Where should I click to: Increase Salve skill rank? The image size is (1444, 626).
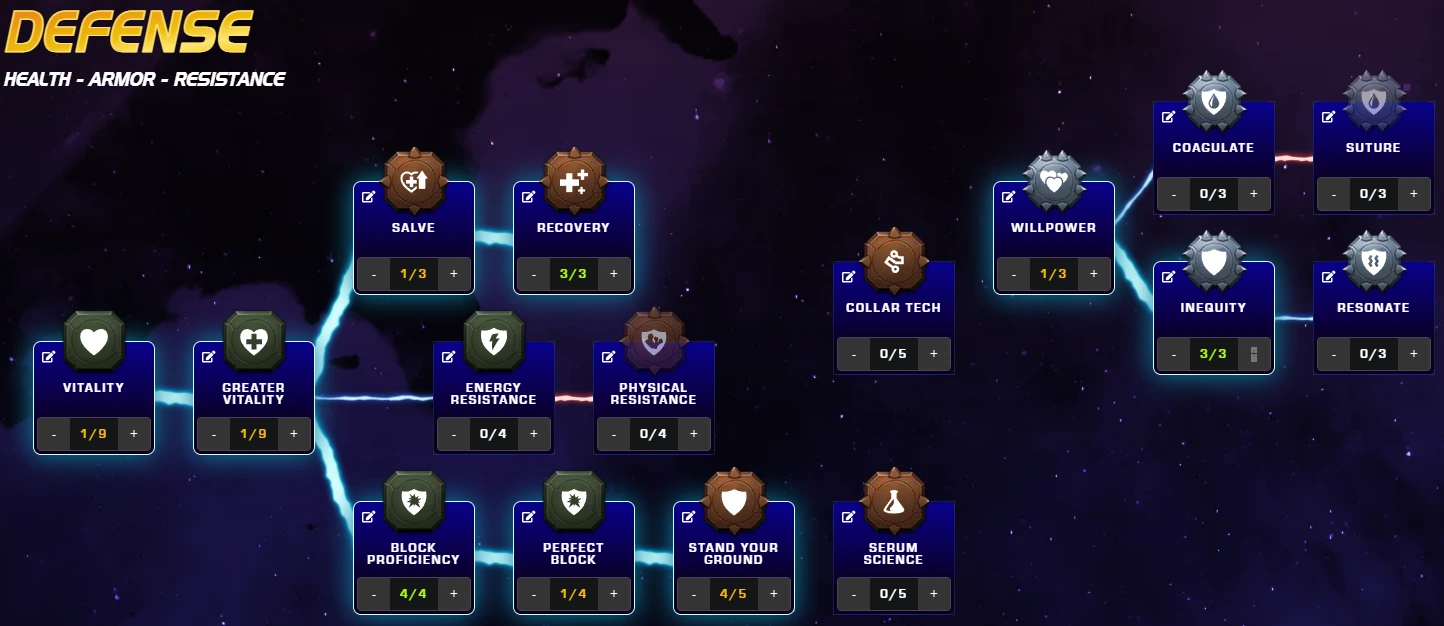[454, 274]
